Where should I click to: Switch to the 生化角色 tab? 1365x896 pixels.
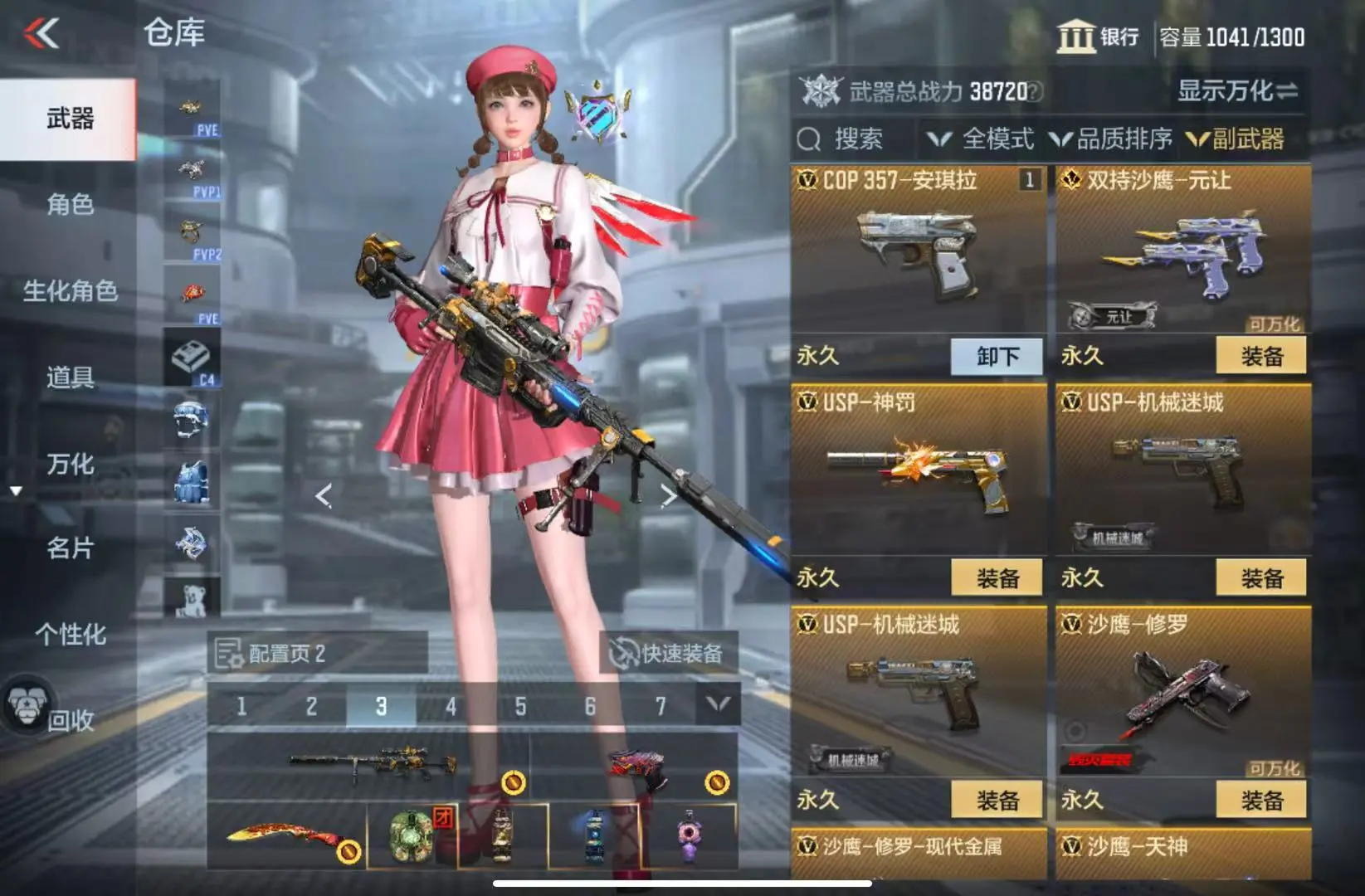point(70,291)
